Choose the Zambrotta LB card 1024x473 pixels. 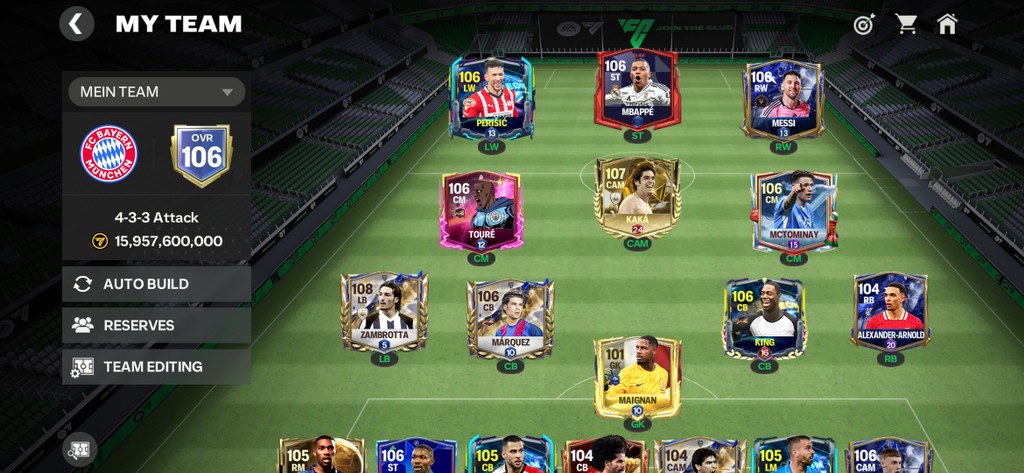click(x=384, y=310)
